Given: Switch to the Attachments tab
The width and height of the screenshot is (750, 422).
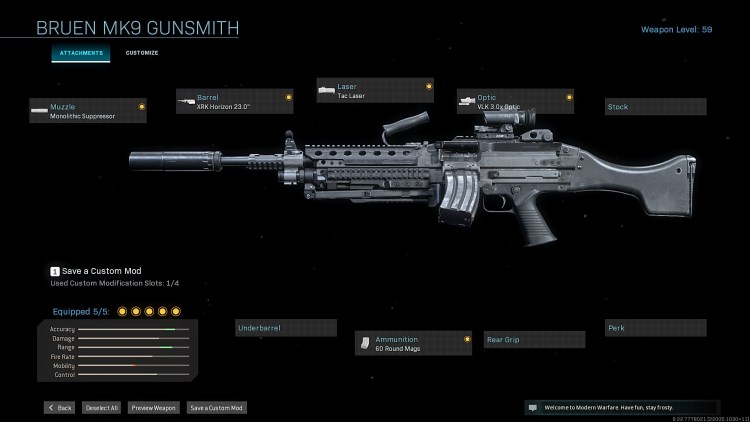Looking at the screenshot, I should point(81,53).
